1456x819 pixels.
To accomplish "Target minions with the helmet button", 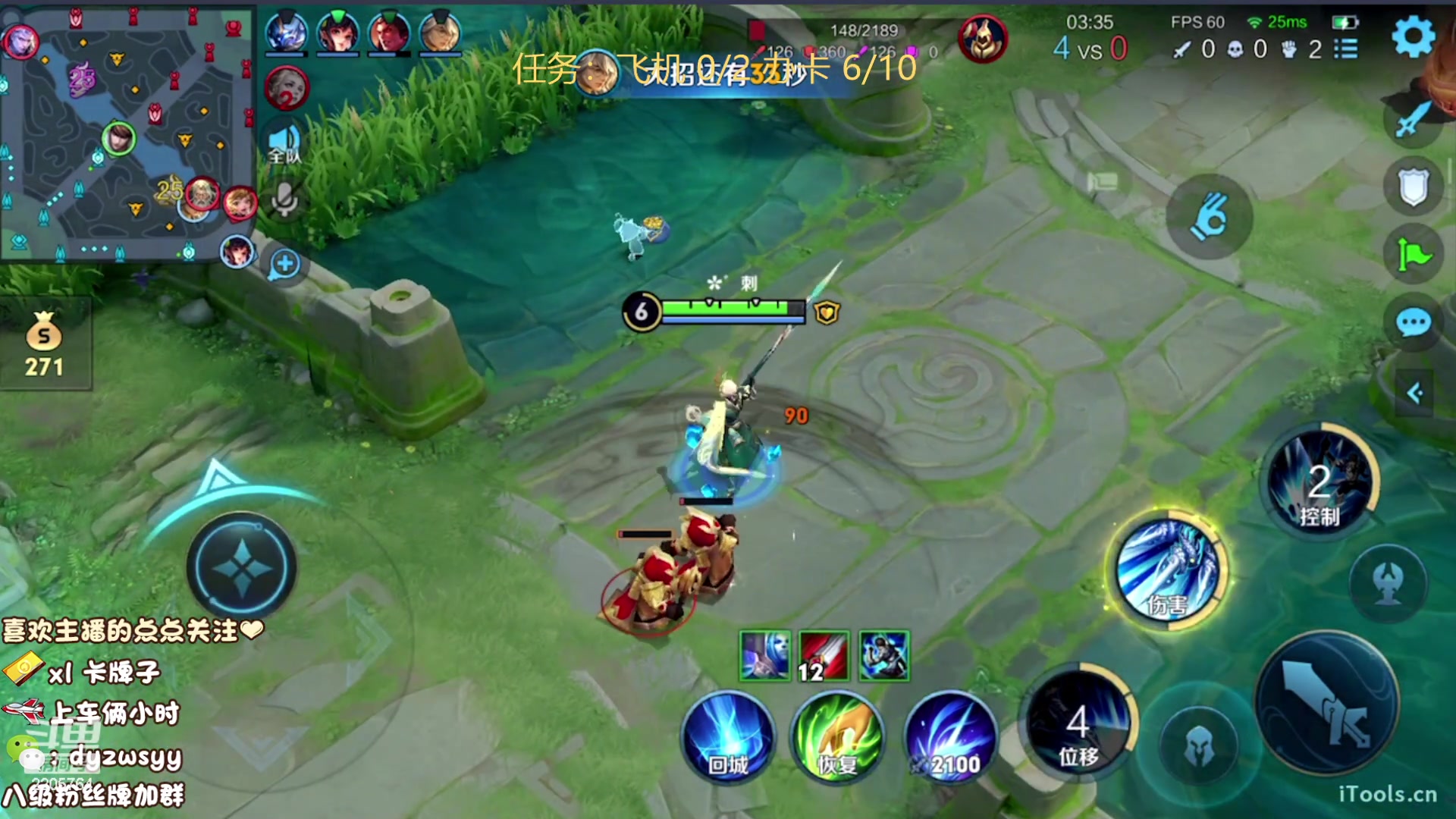I will [x=1199, y=745].
